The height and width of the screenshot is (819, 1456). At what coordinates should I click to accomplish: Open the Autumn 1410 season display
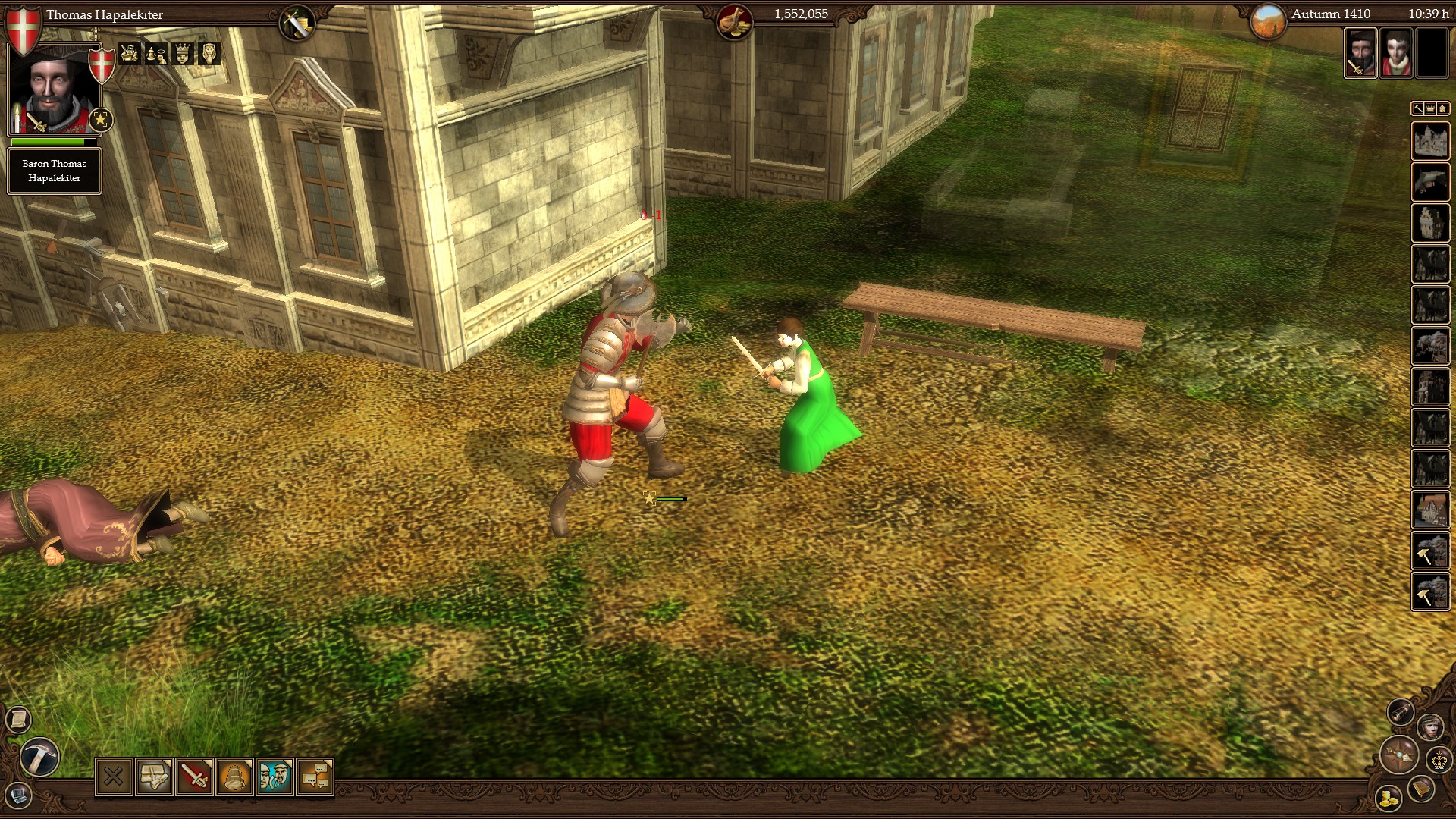pyautogui.click(x=1330, y=14)
